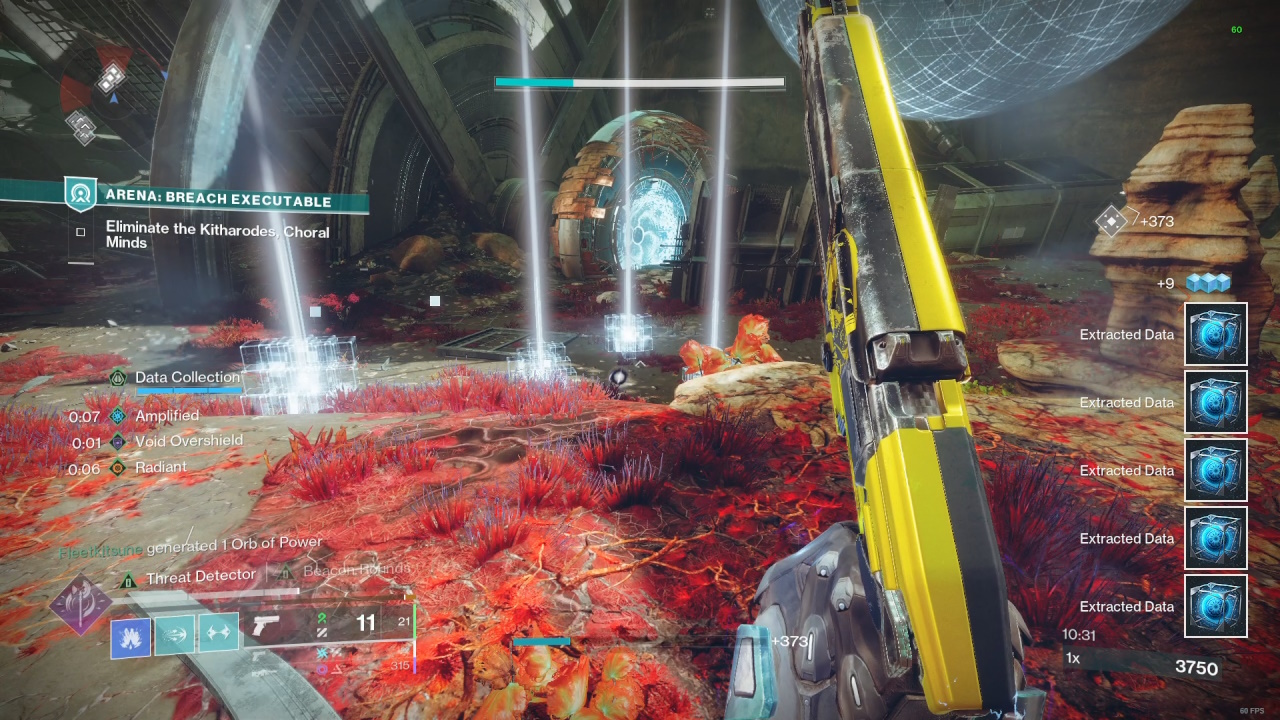Click the Eliminate the Kitharodes objective checkbox
1280x720 pixels.
[x=81, y=232]
